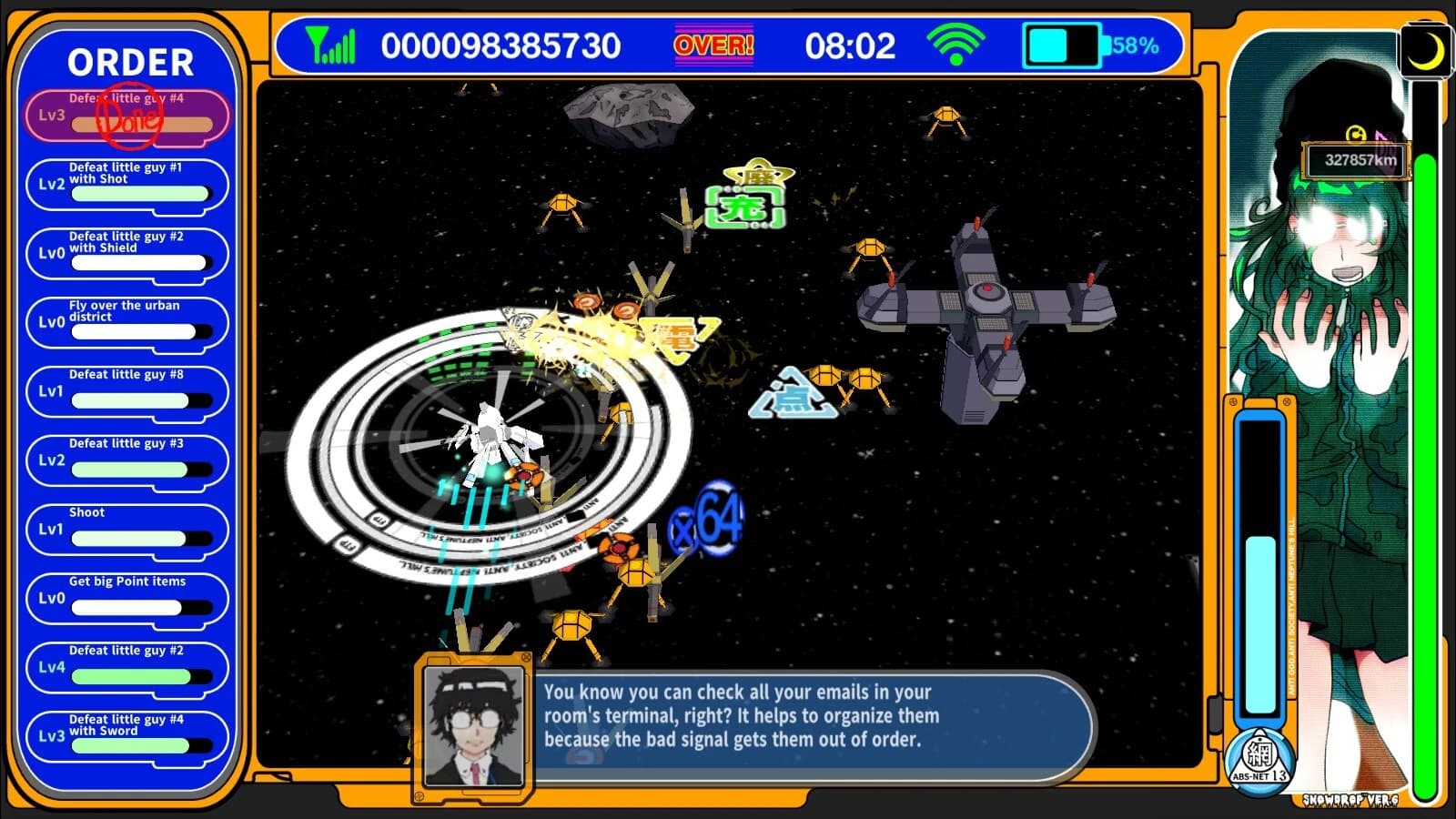The width and height of the screenshot is (1456, 819).
Task: Click the character portrait in the dialogue box
Action: [x=474, y=723]
